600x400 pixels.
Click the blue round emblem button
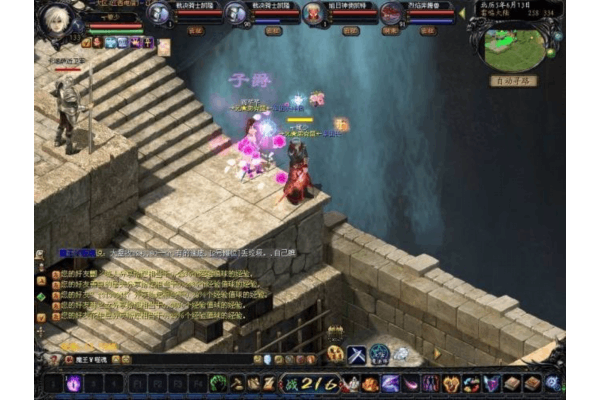click(x=380, y=354)
